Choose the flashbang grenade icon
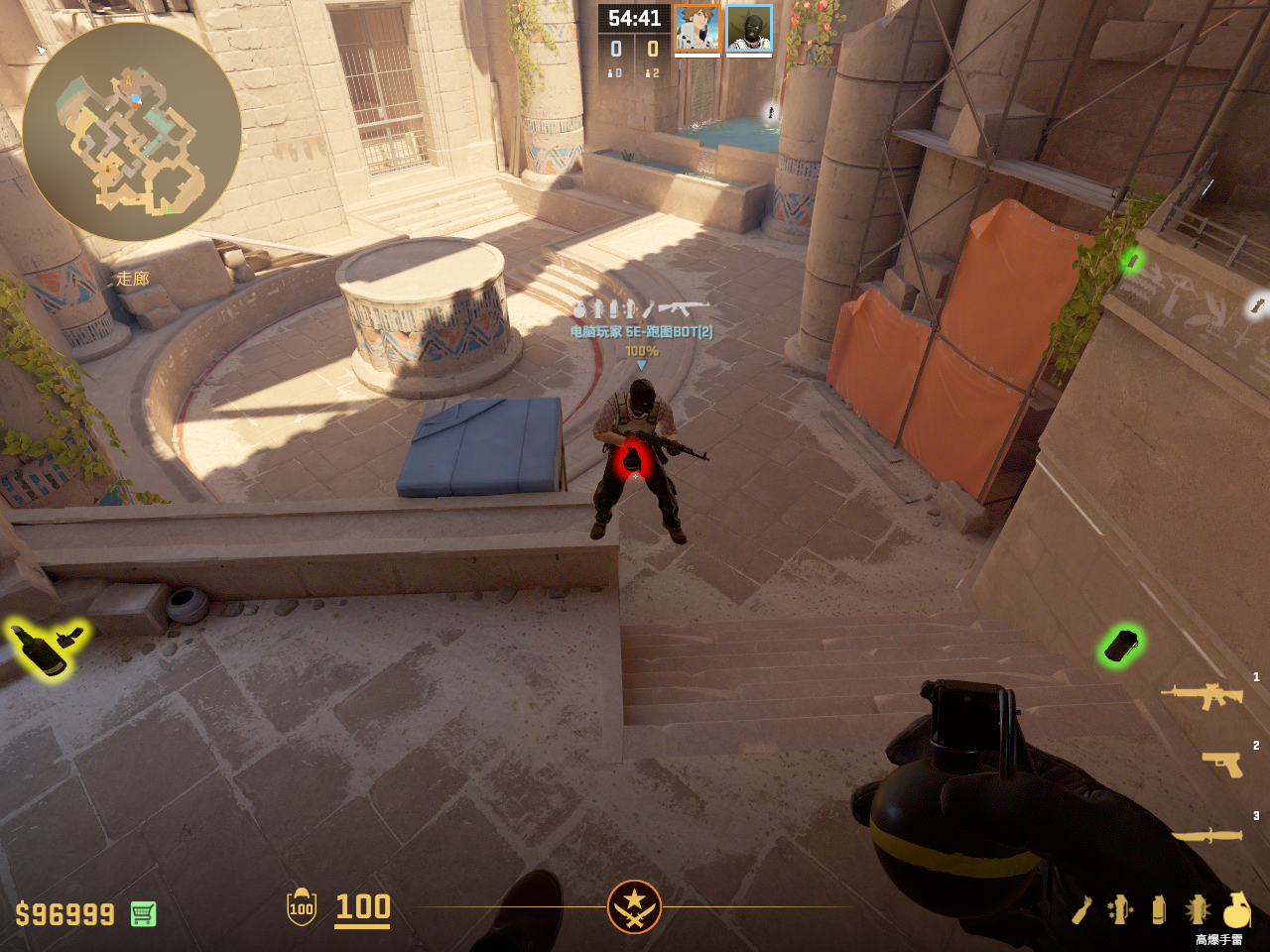Image resolution: width=1270 pixels, height=952 pixels. pos(1198,909)
